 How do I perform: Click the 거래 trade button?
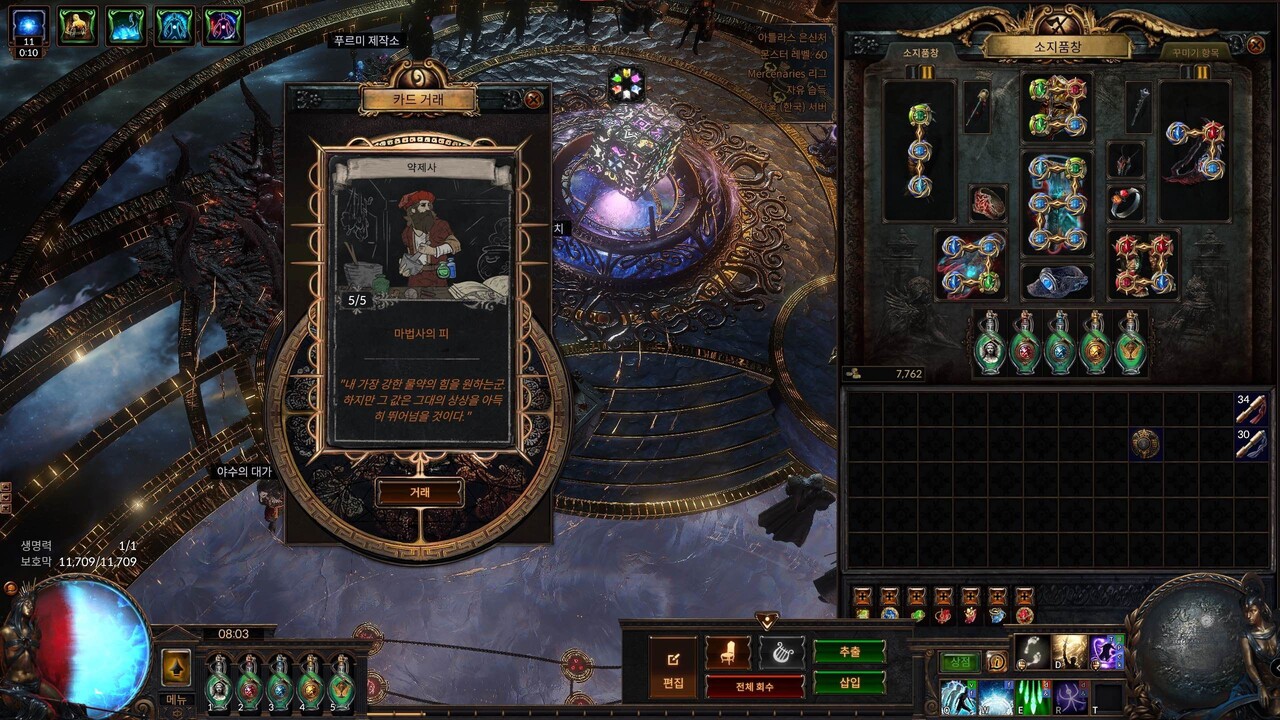[x=420, y=492]
